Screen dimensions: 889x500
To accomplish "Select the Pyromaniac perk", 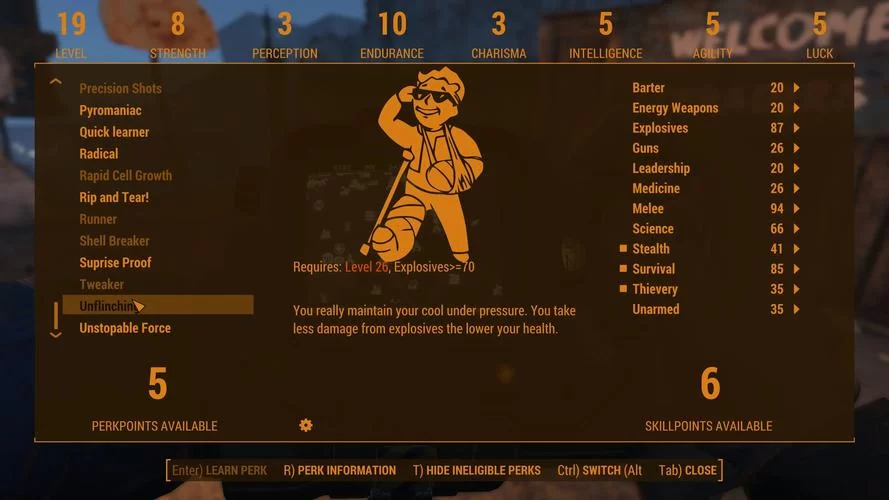I will point(110,110).
